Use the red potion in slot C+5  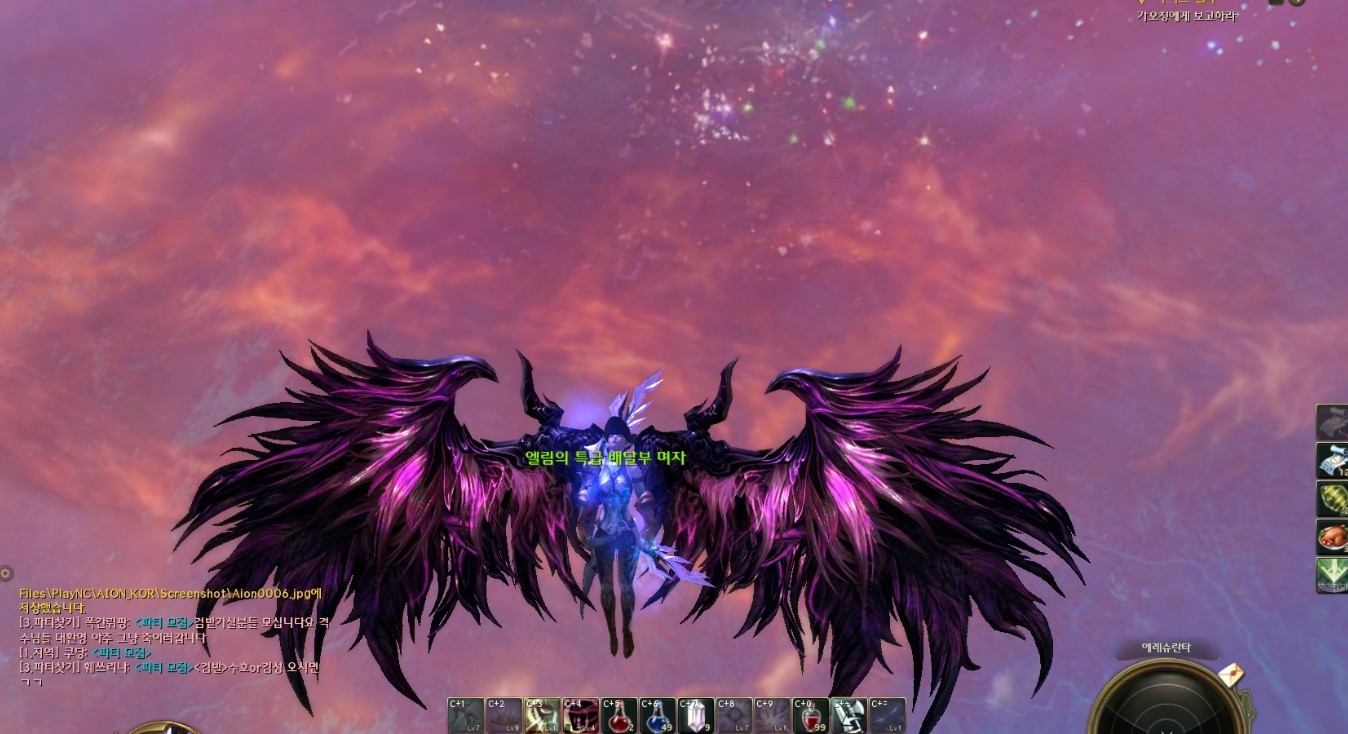pyautogui.click(x=618, y=715)
